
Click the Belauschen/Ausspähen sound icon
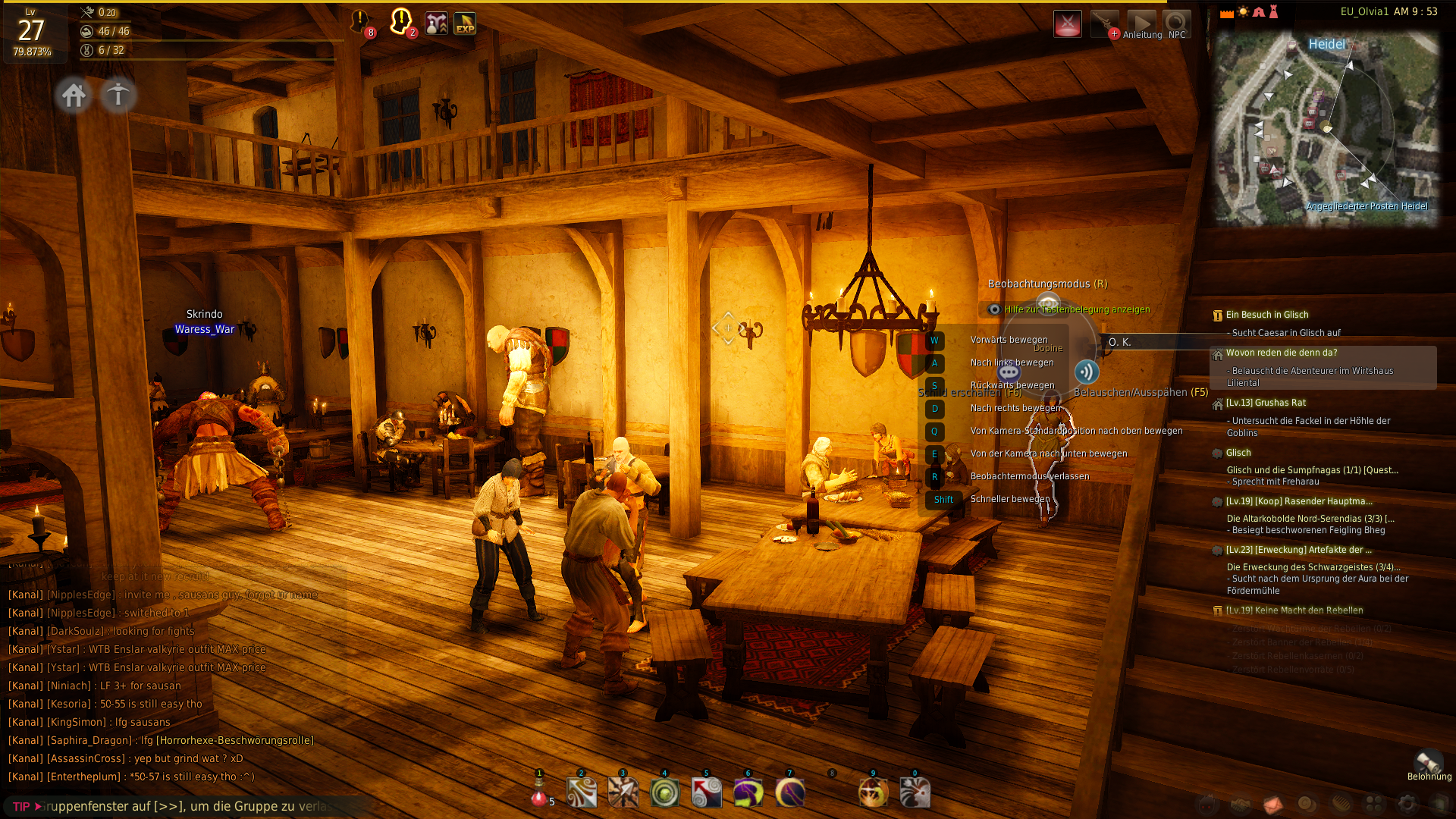[1086, 372]
